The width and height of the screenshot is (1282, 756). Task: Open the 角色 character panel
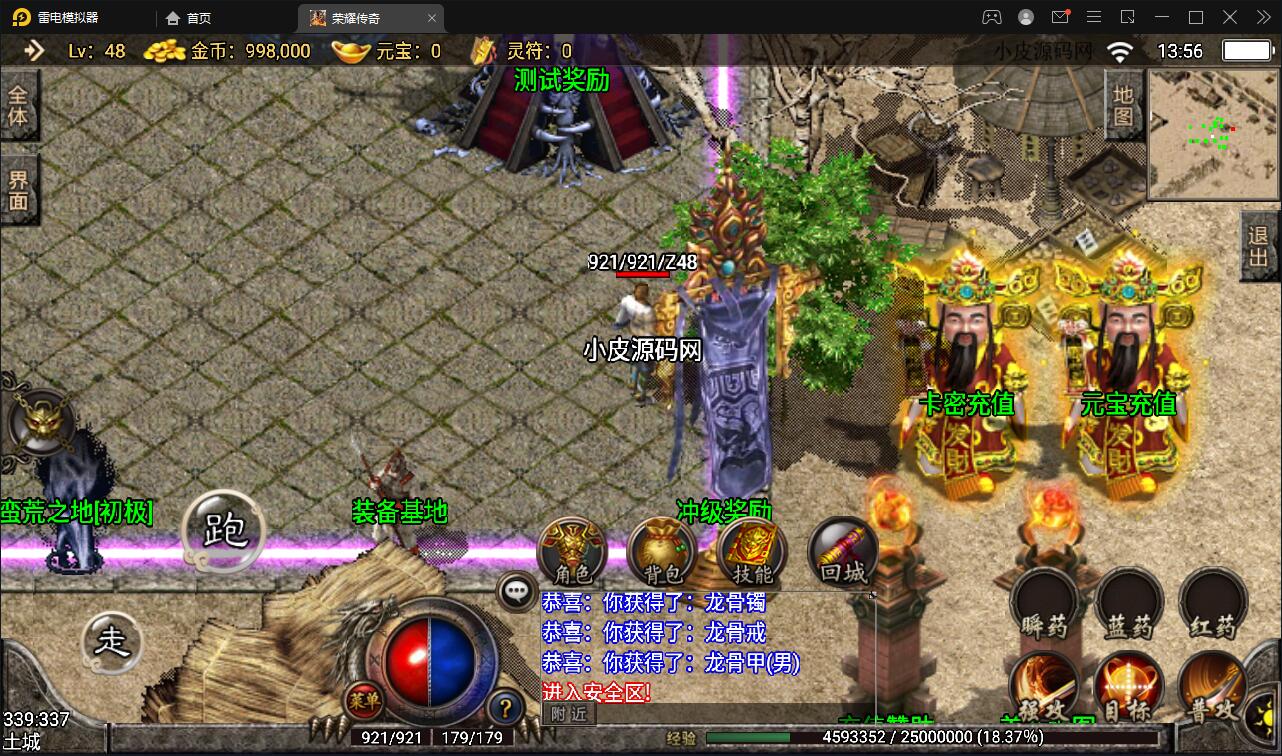point(574,553)
